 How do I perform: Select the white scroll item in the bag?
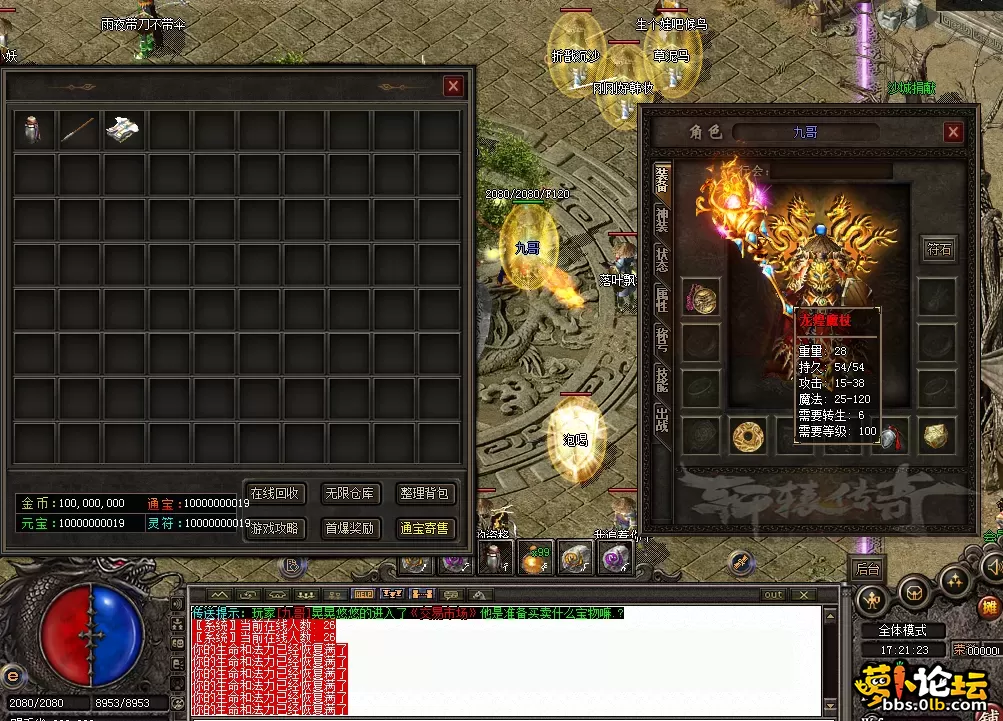pos(124,129)
